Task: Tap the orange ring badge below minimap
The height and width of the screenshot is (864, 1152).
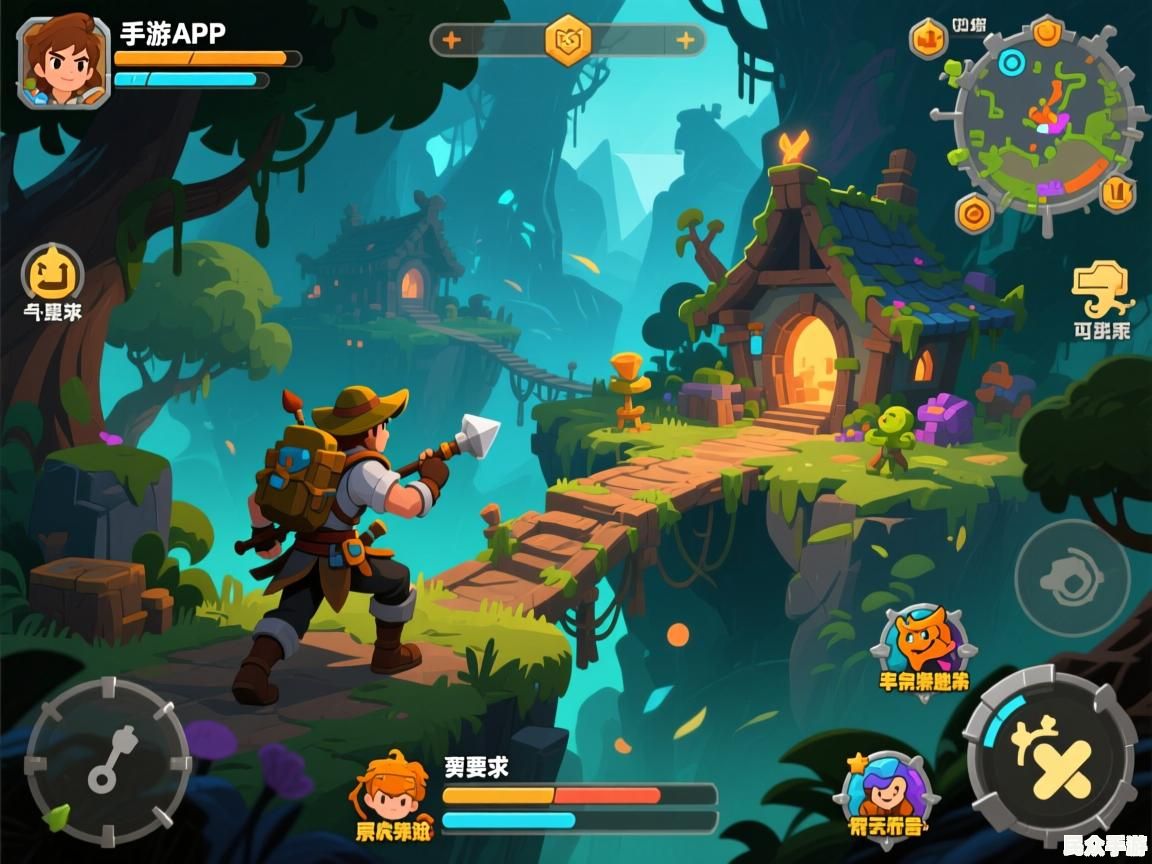Action: pyautogui.click(x=973, y=212)
